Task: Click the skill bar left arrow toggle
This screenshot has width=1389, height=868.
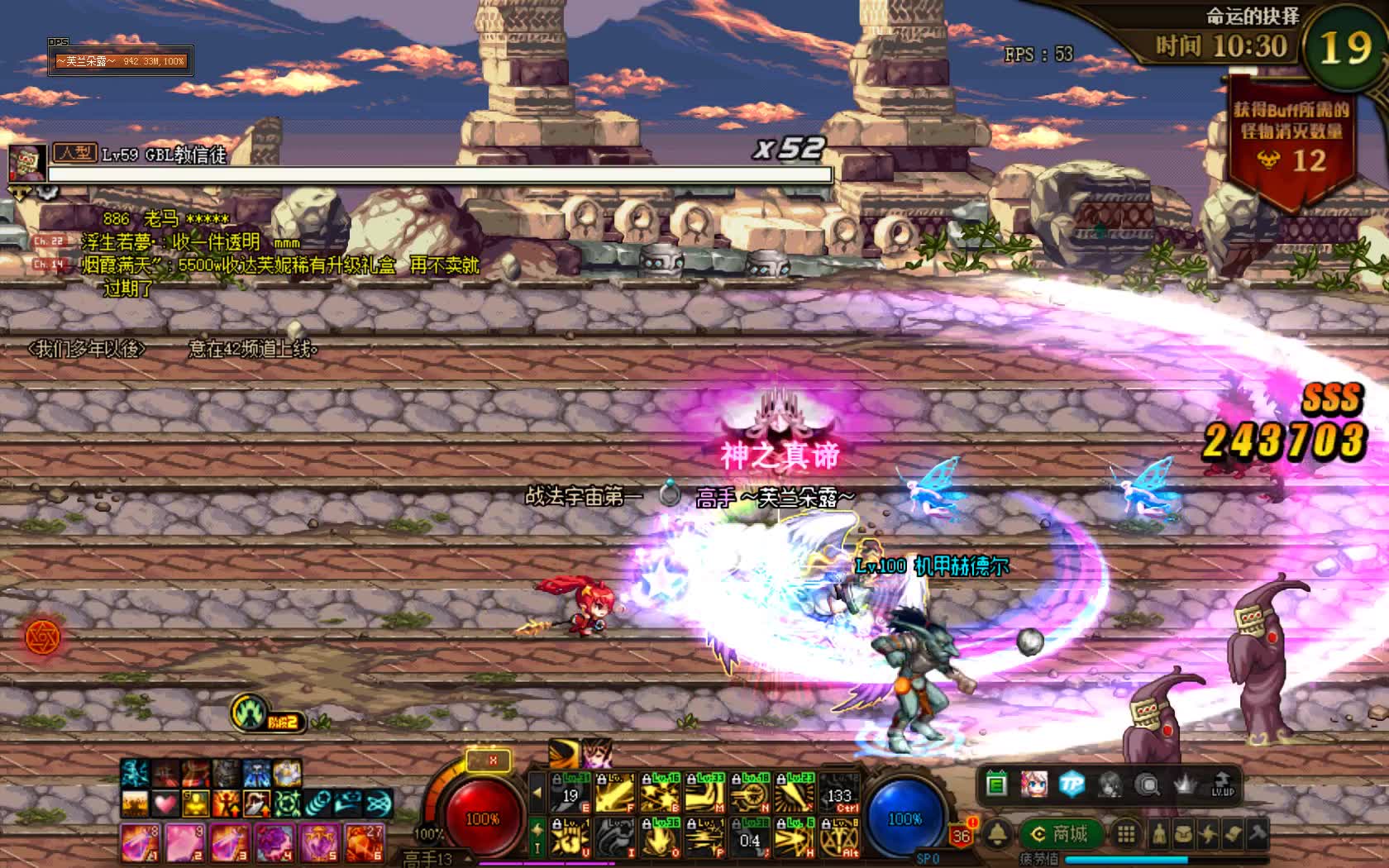Action: coord(537,794)
